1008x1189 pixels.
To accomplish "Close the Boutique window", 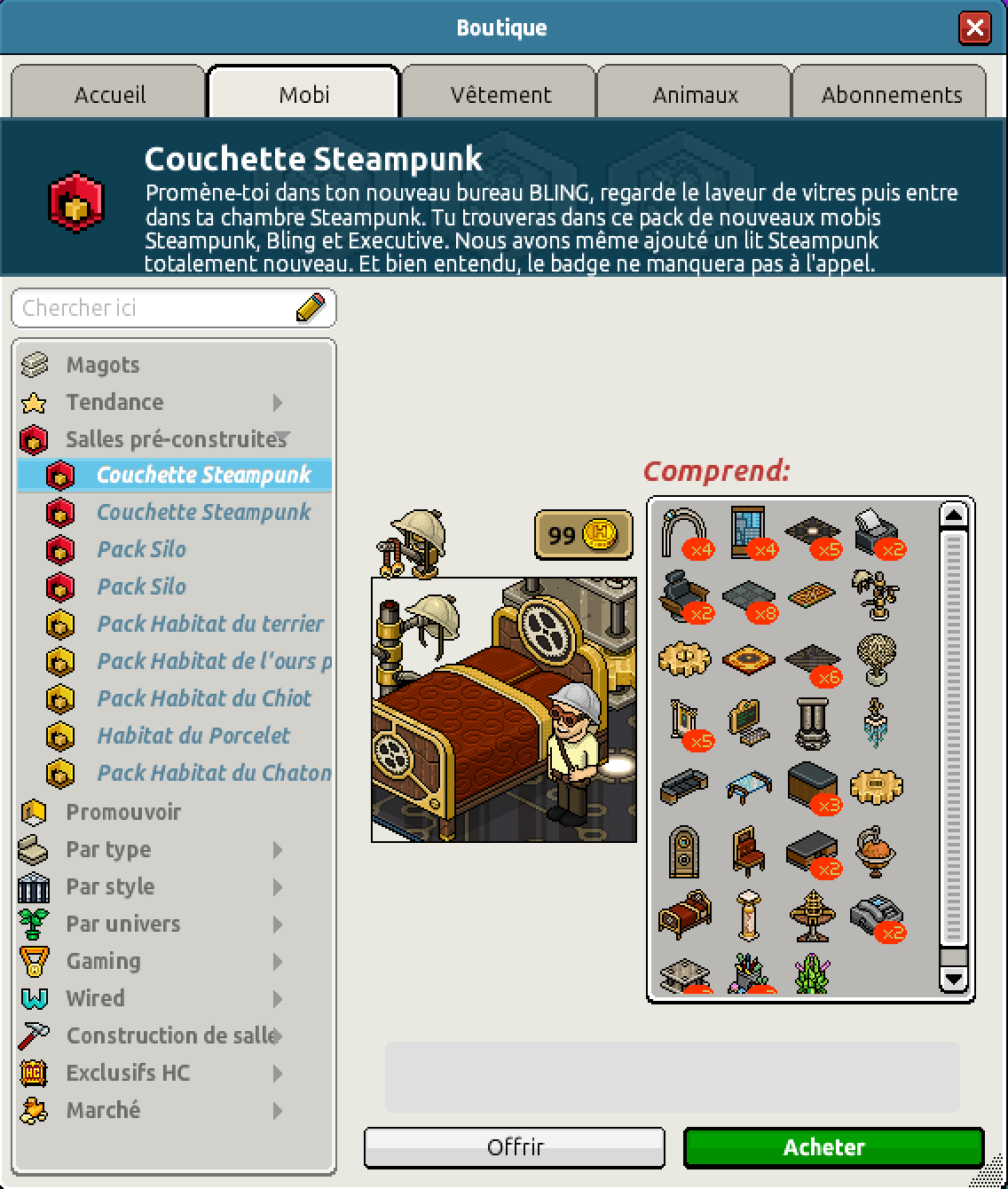I will [x=974, y=28].
